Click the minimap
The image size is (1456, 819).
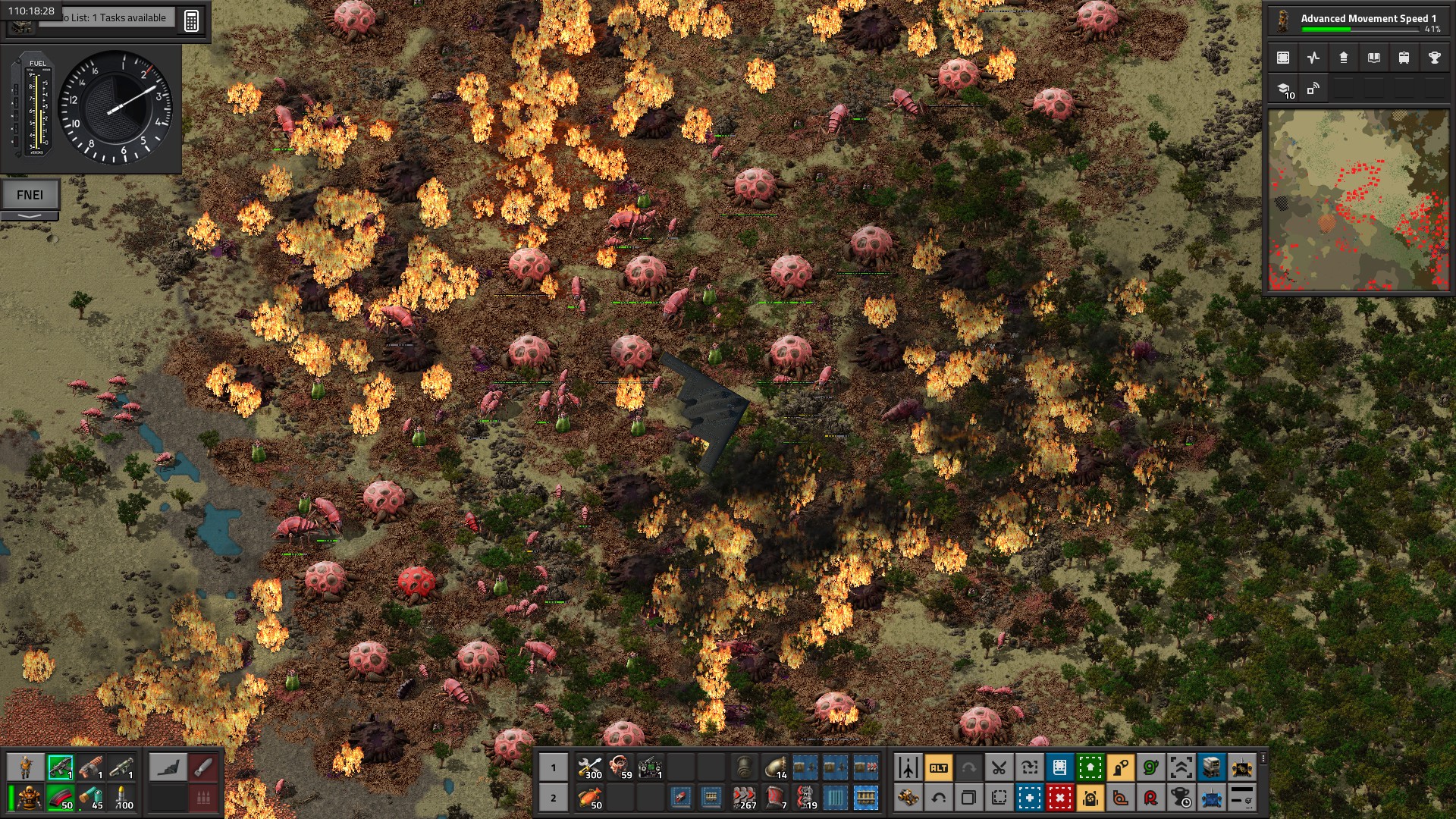click(1358, 200)
